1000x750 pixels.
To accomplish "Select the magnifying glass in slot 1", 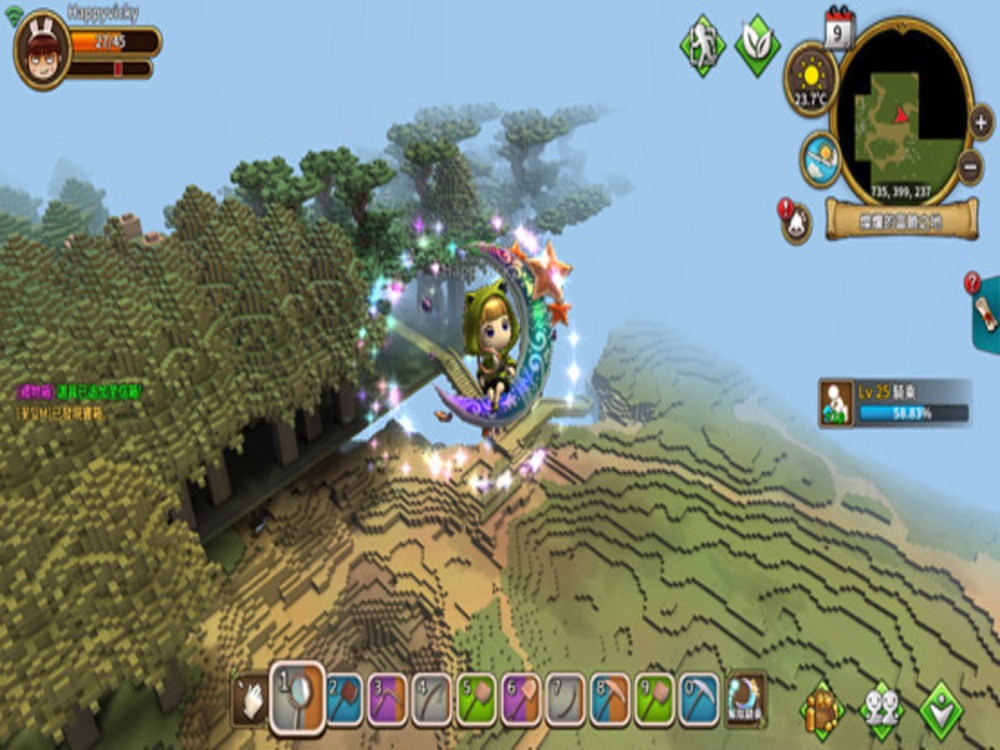I will click(x=298, y=696).
